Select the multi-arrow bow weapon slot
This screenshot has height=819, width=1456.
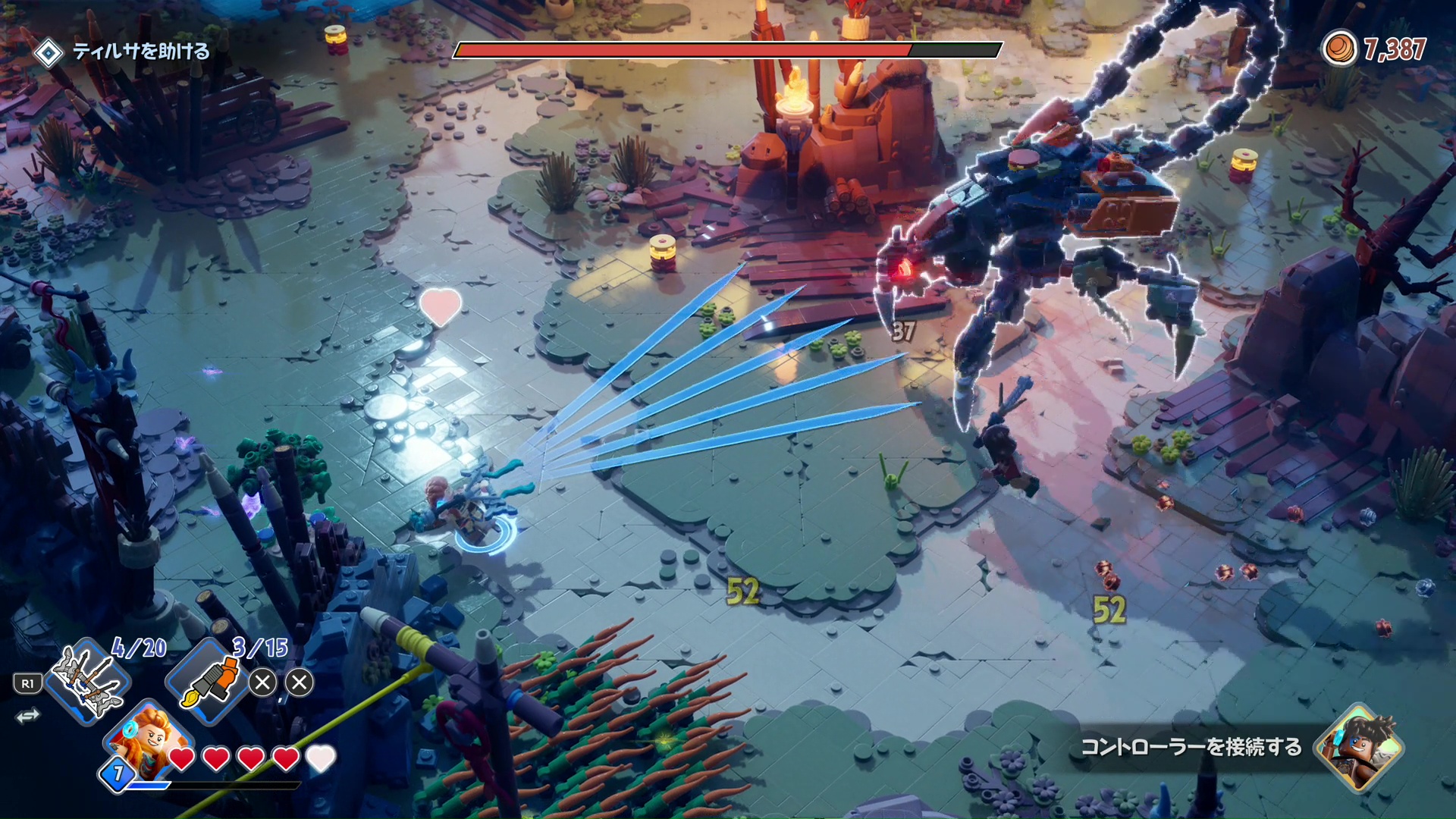pos(87,680)
